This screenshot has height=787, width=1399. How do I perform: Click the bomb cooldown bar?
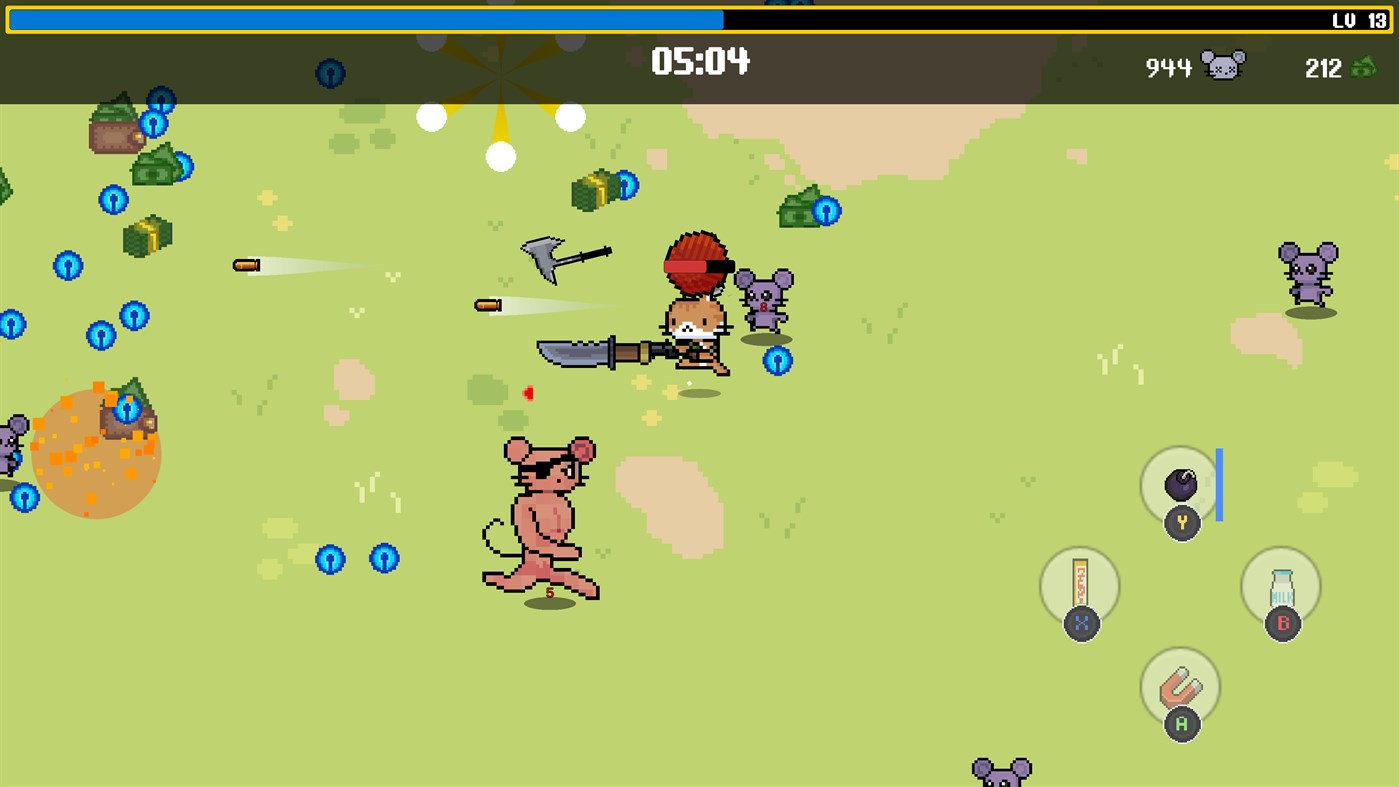tap(1218, 487)
